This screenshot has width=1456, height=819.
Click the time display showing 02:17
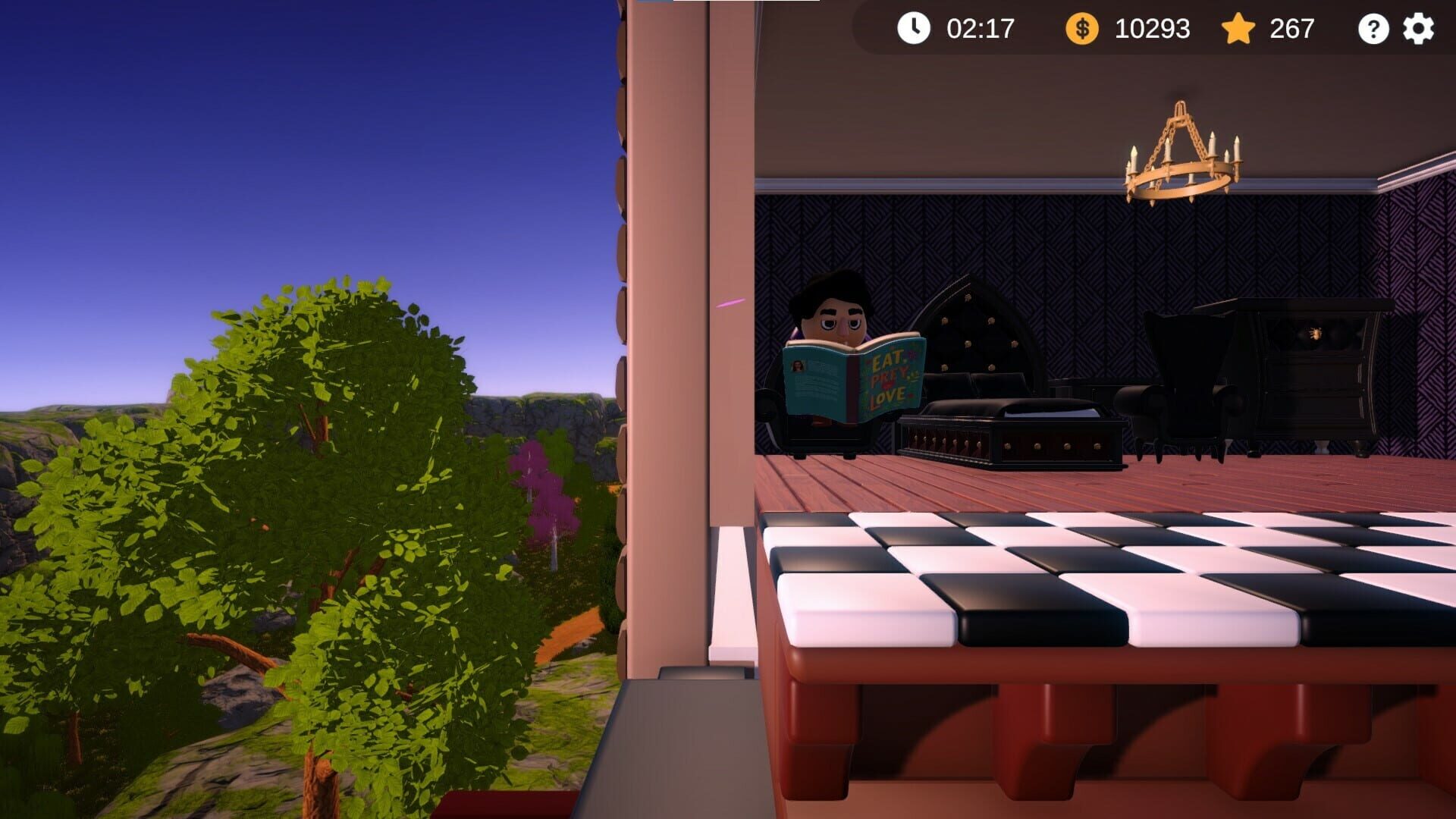(x=978, y=30)
